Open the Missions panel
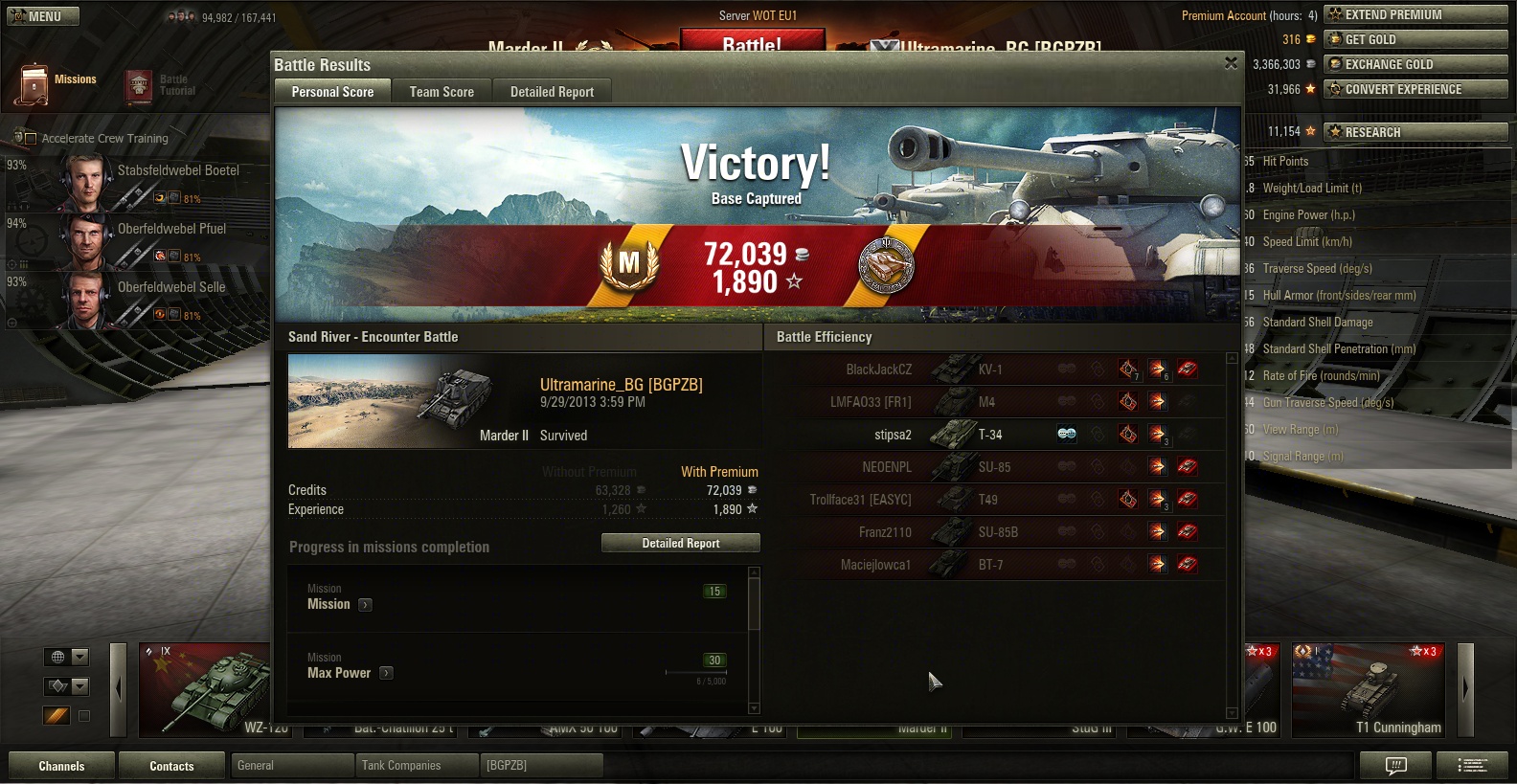The height and width of the screenshot is (784, 1517). click(x=57, y=84)
